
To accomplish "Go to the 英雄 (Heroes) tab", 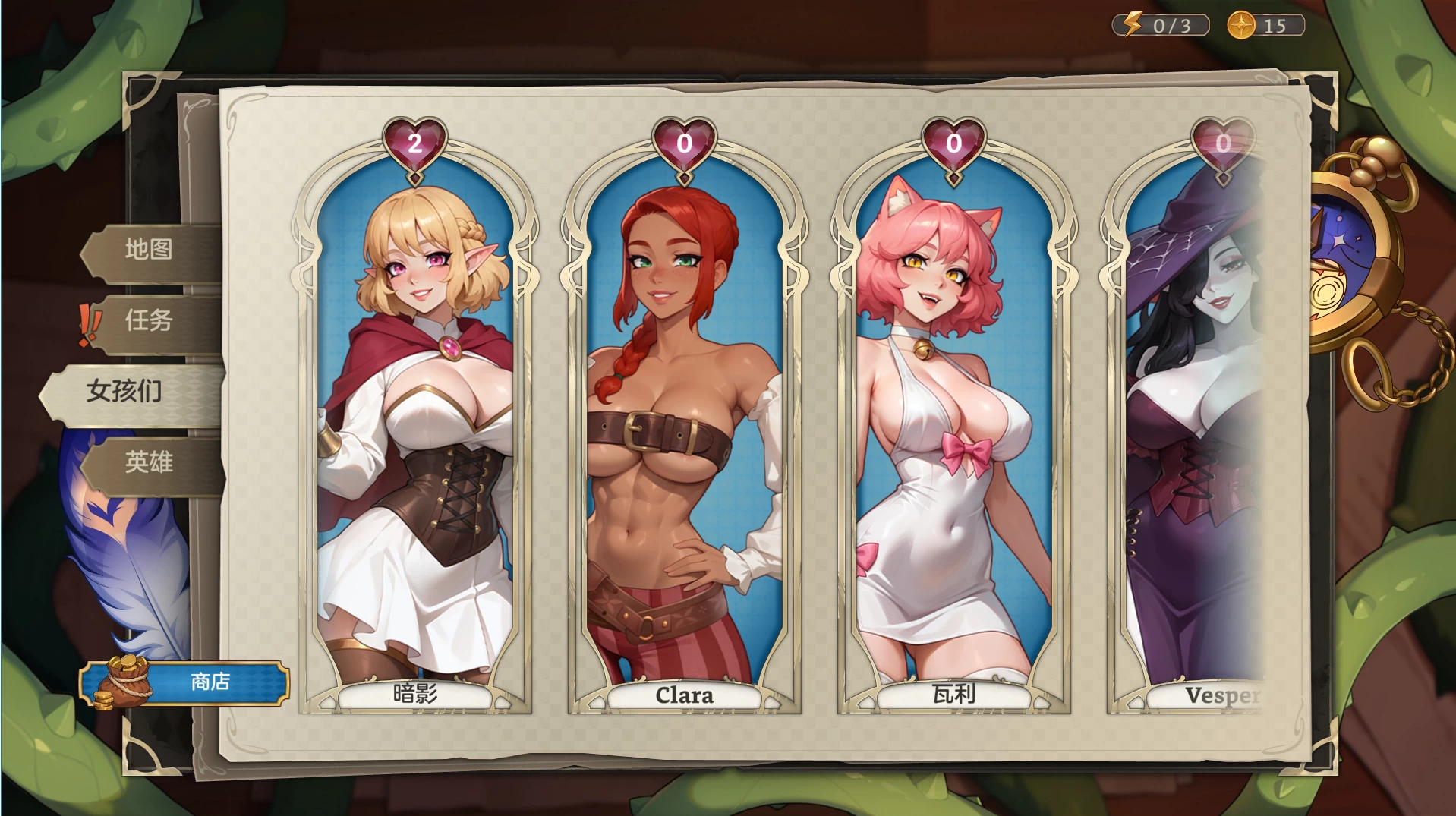I will (x=150, y=462).
